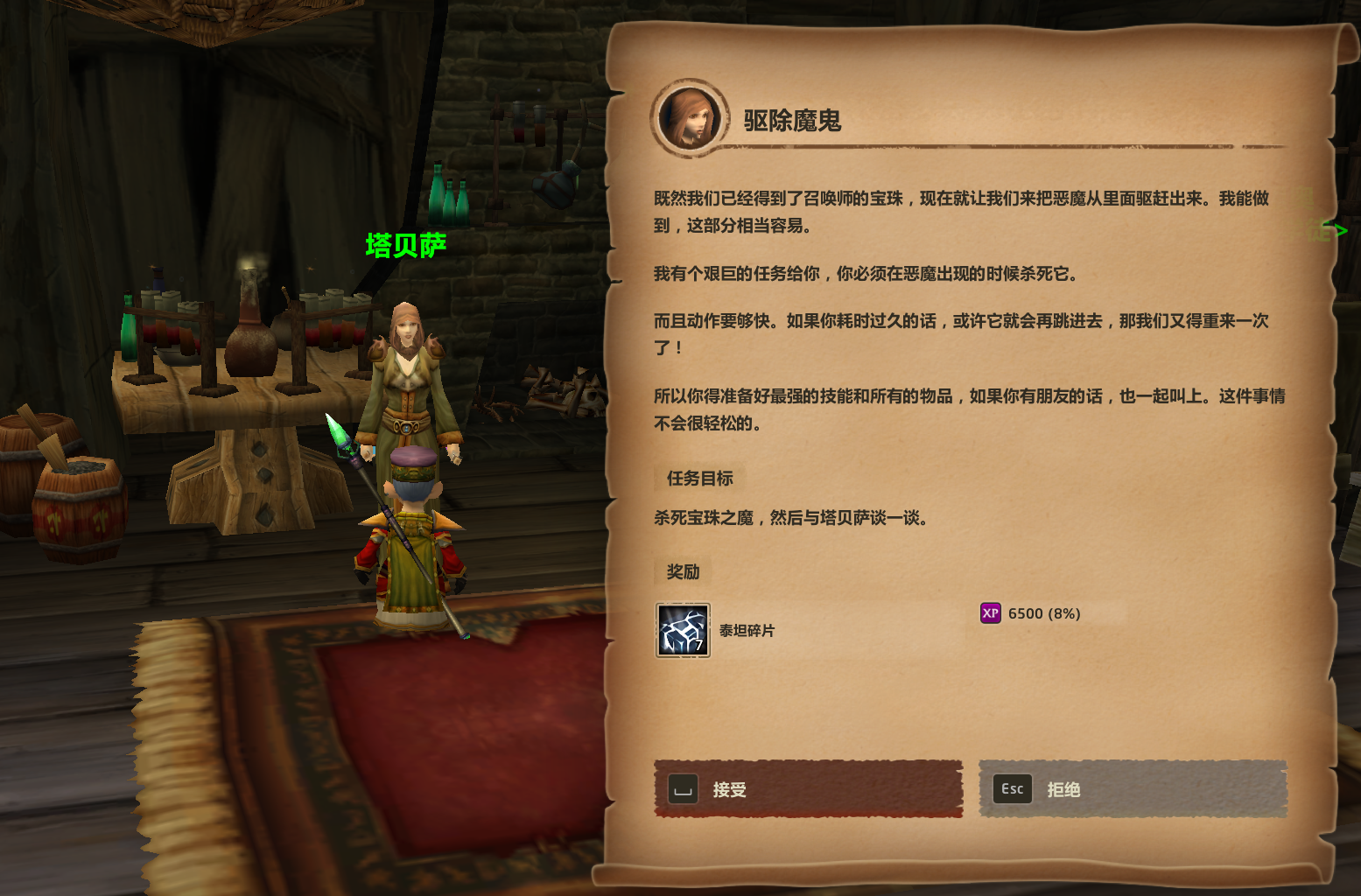Screen dimensions: 1361x896
Task: Accept the quest with the 接受 button
Action: pos(808,789)
